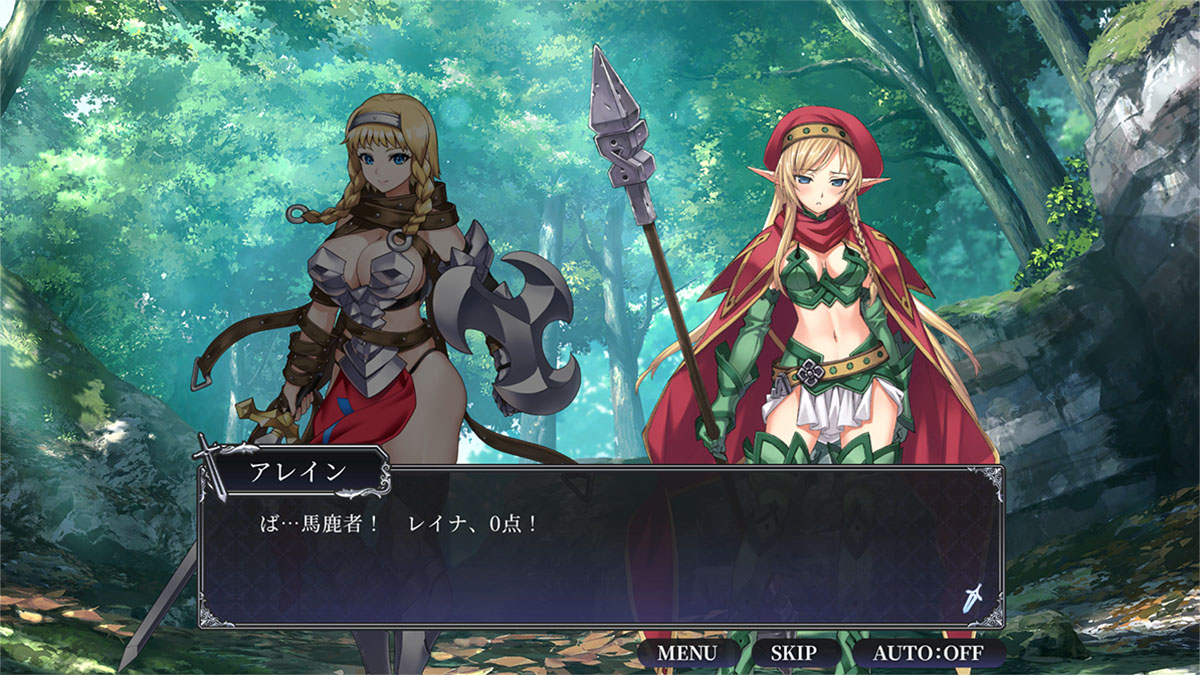Toggle the AUTO:OFF button
The width and height of the screenshot is (1200, 675).
tap(928, 654)
